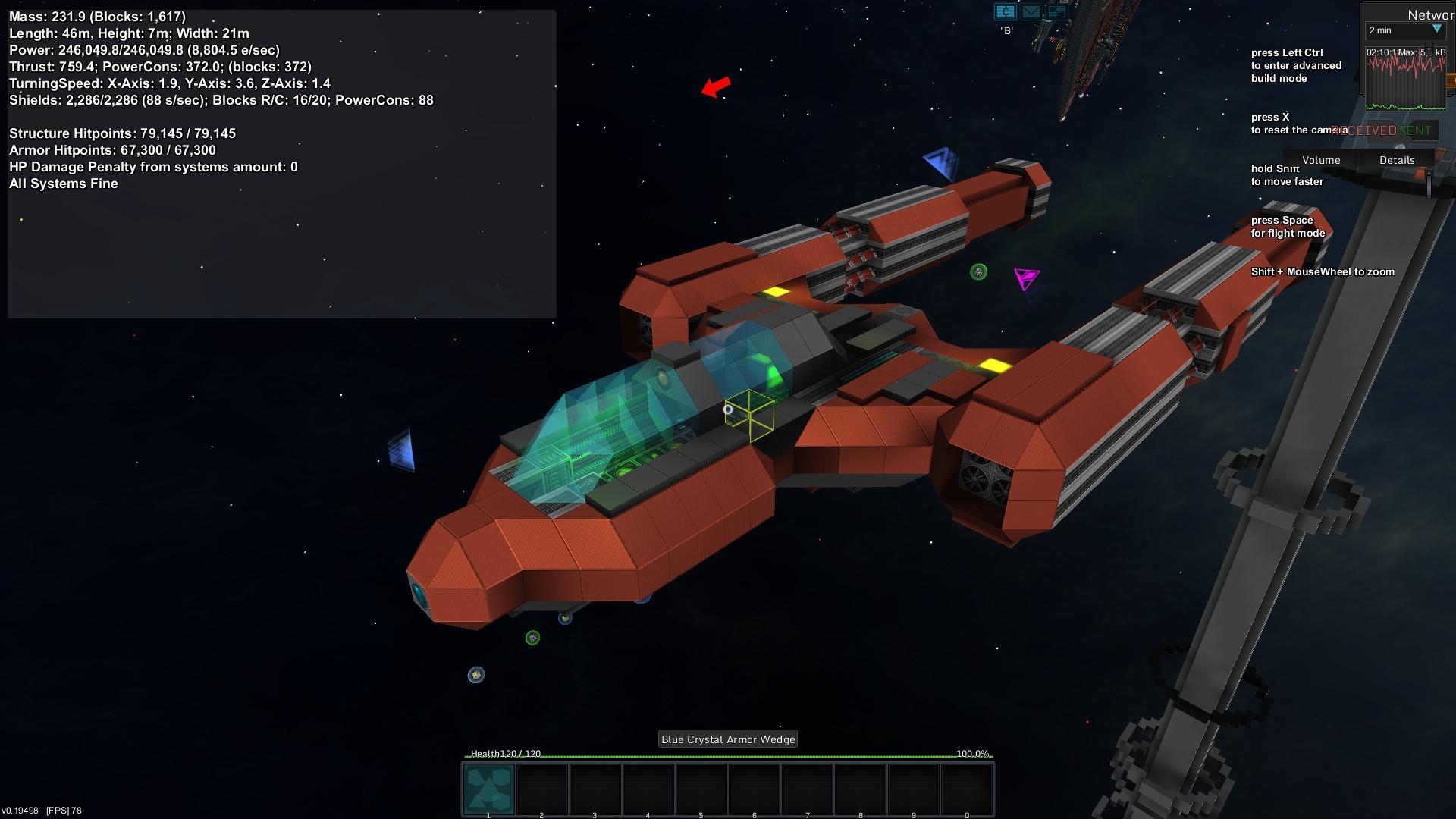Select the multi-shape block slot in hotbar
This screenshot has width=1456, height=819.
click(x=489, y=789)
